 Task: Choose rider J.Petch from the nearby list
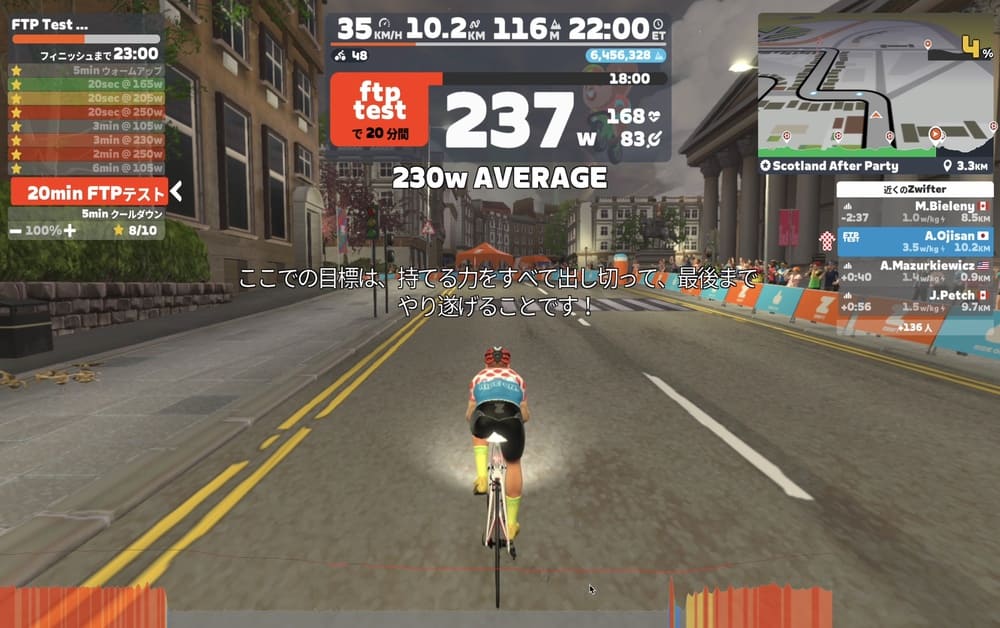click(914, 300)
